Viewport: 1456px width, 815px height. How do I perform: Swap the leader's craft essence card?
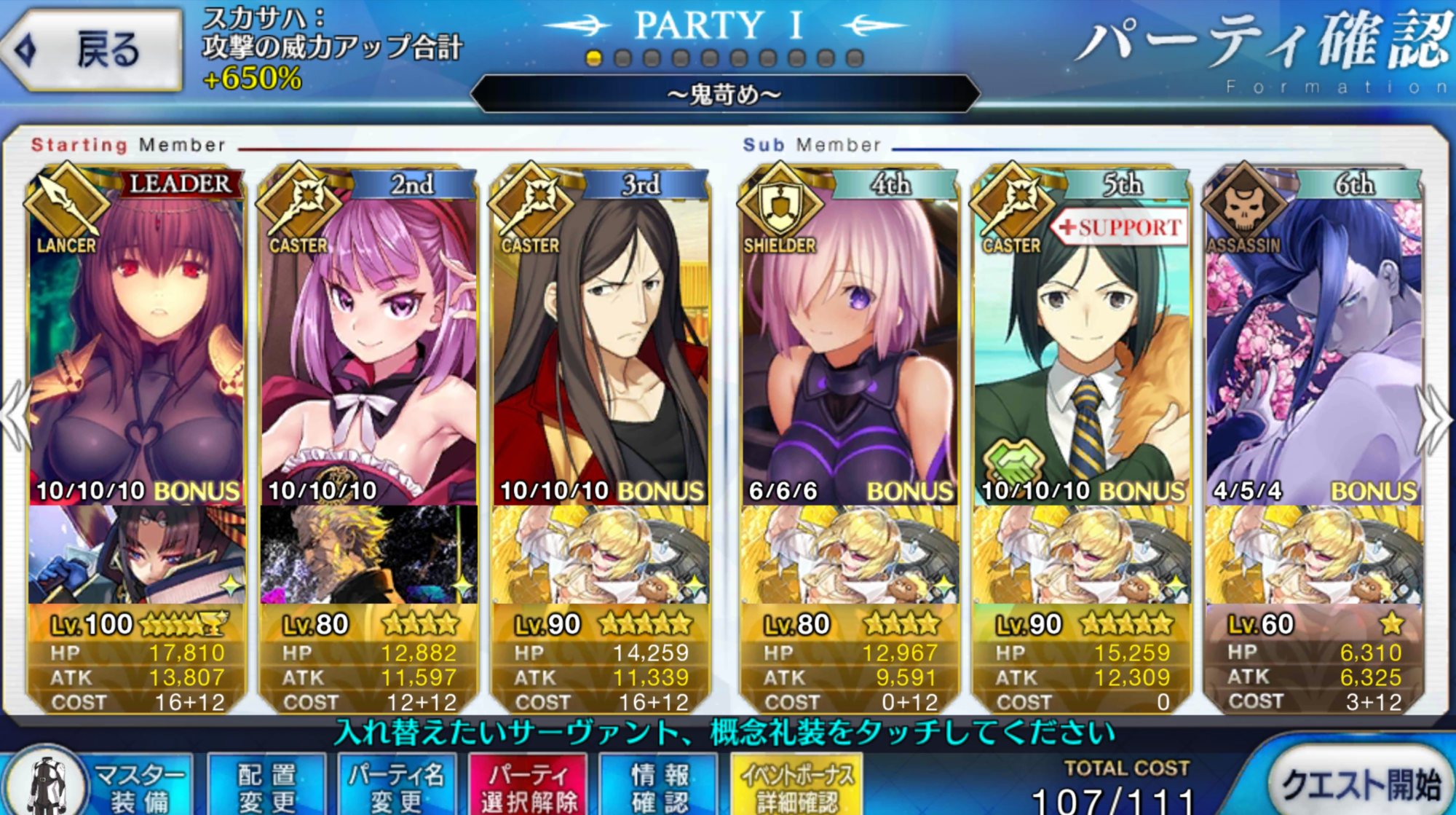tap(136, 555)
